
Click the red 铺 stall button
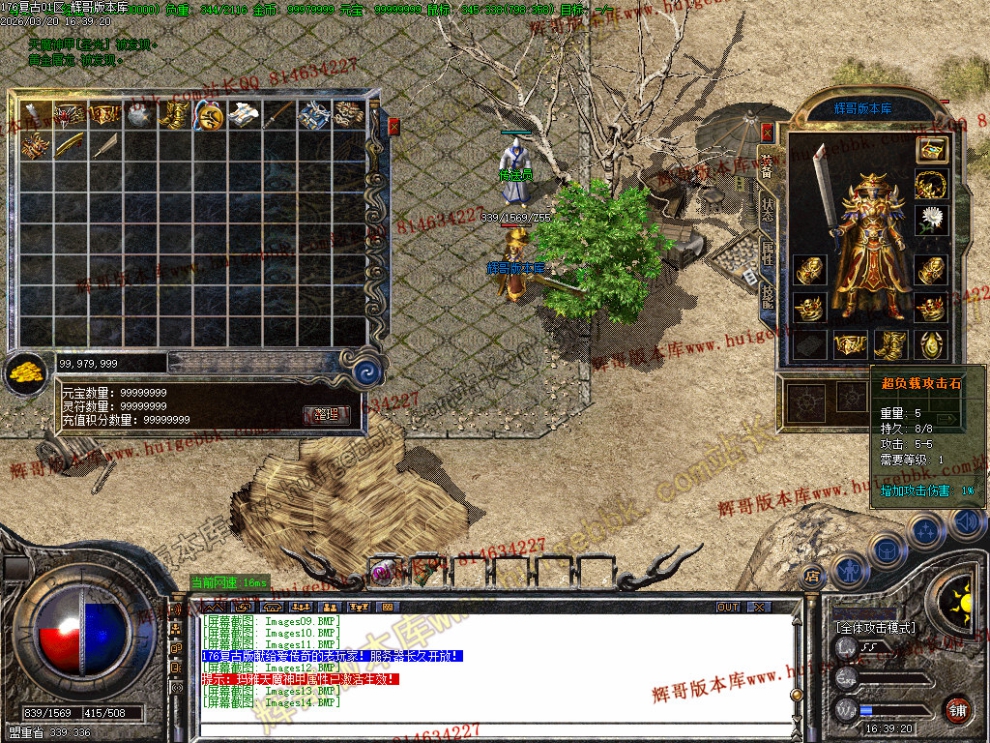[x=957, y=709]
